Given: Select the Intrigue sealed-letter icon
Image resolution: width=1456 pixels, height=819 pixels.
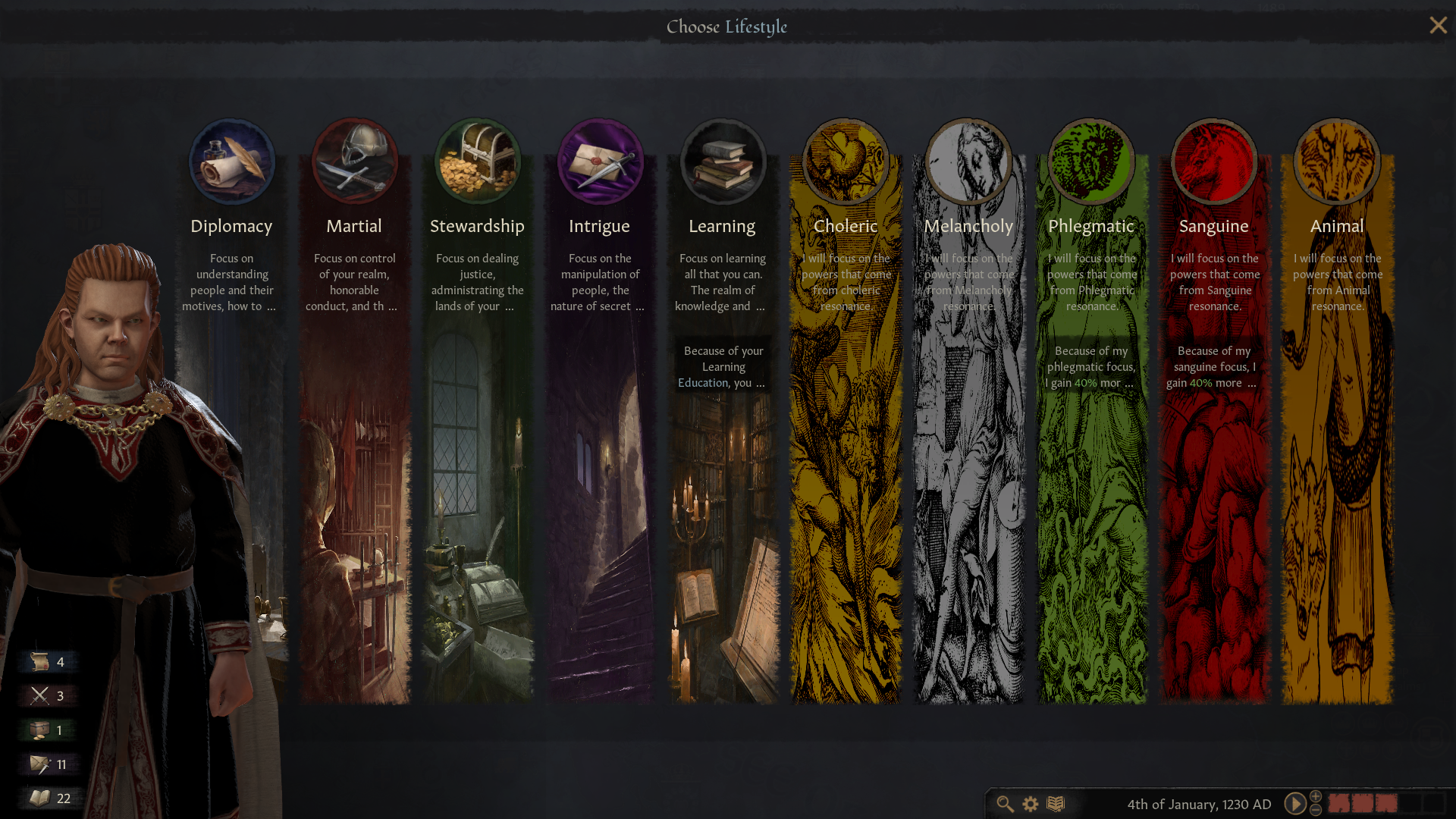Looking at the screenshot, I should 600,161.
